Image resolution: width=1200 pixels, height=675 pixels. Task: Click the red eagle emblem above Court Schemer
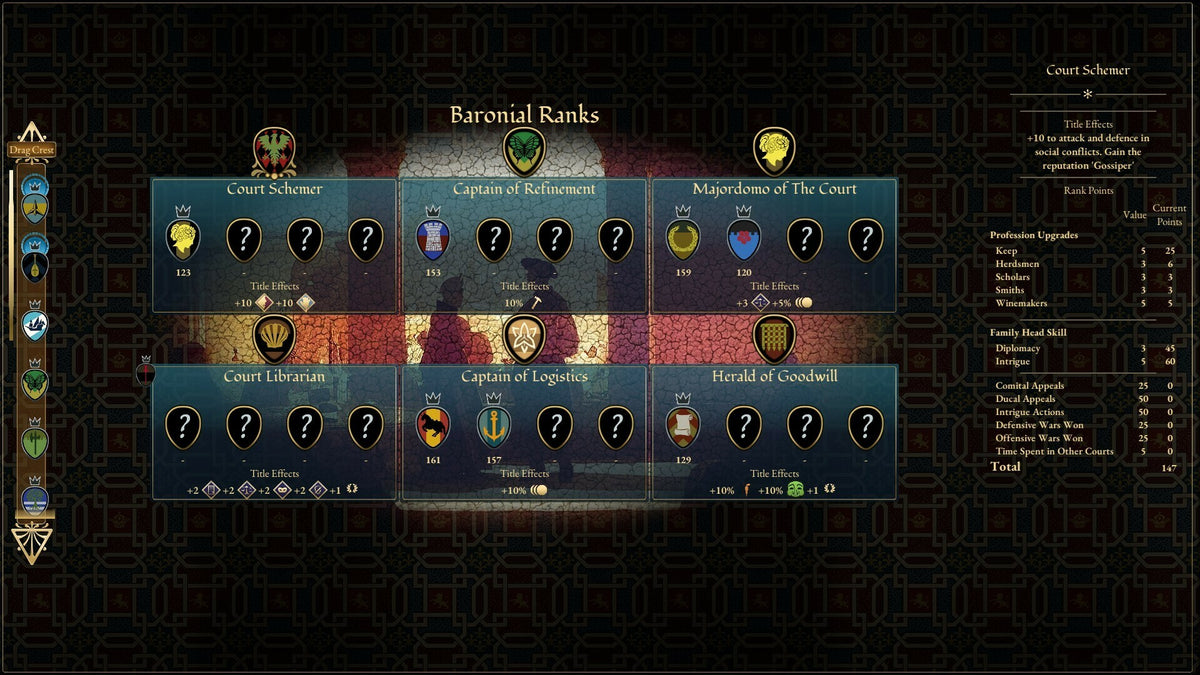273,151
